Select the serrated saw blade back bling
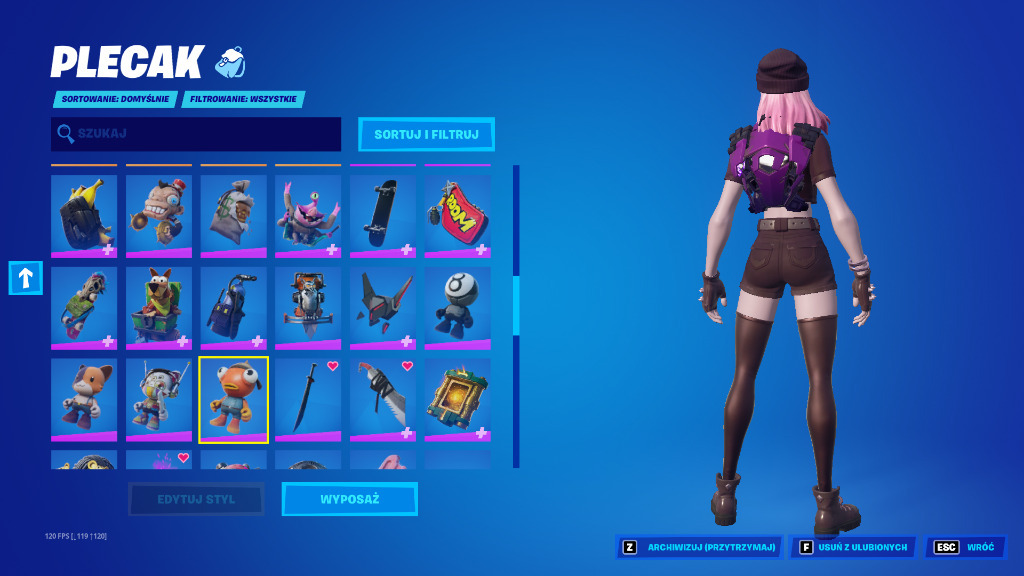 point(383,400)
